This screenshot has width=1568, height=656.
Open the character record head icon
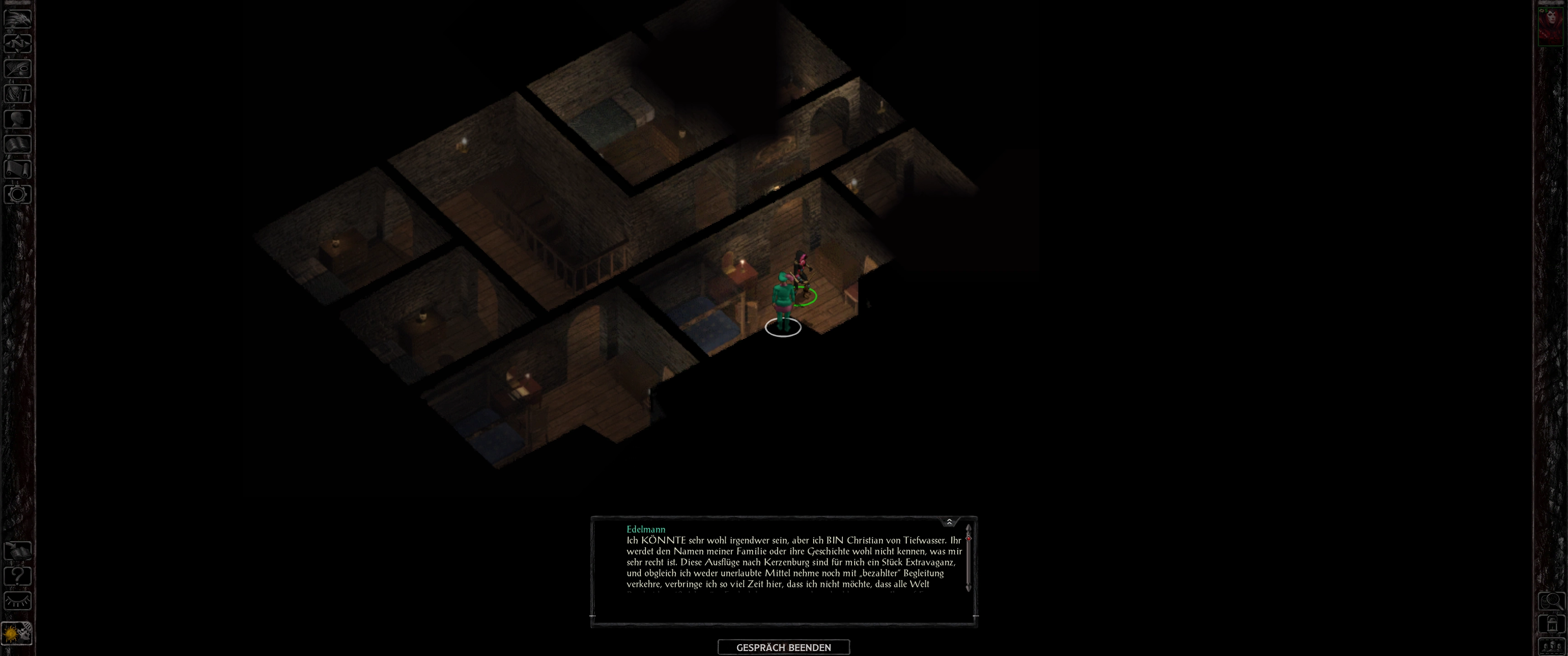click(17, 118)
